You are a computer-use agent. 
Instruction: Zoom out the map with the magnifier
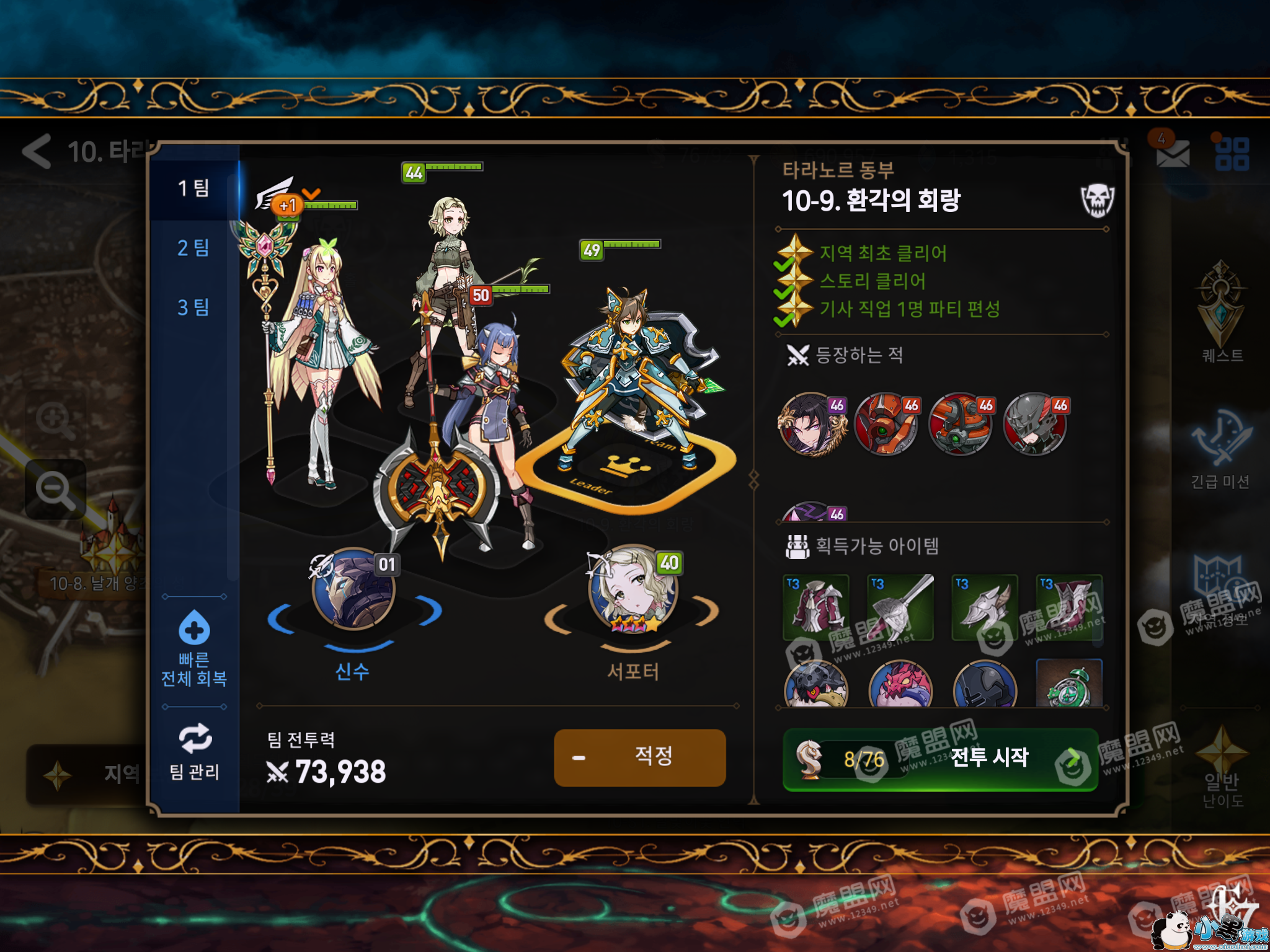click(x=56, y=490)
